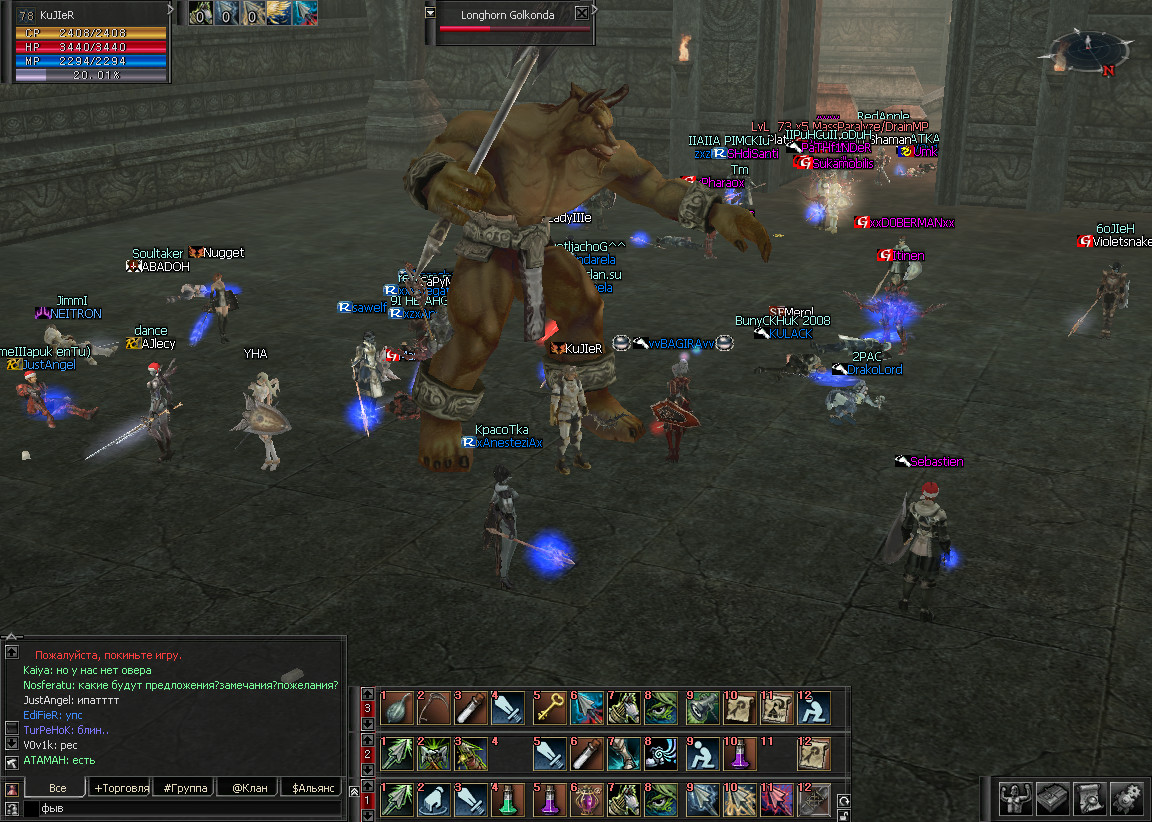Open the system settings gear icon
Image resolution: width=1152 pixels, height=822 pixels.
point(1126,796)
